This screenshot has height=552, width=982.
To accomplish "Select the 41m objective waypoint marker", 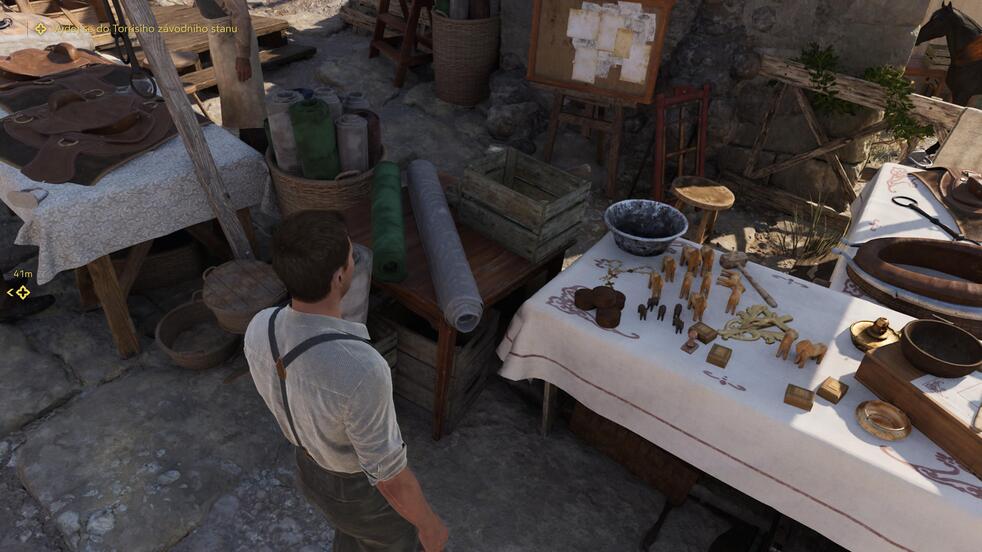I will click(20, 292).
